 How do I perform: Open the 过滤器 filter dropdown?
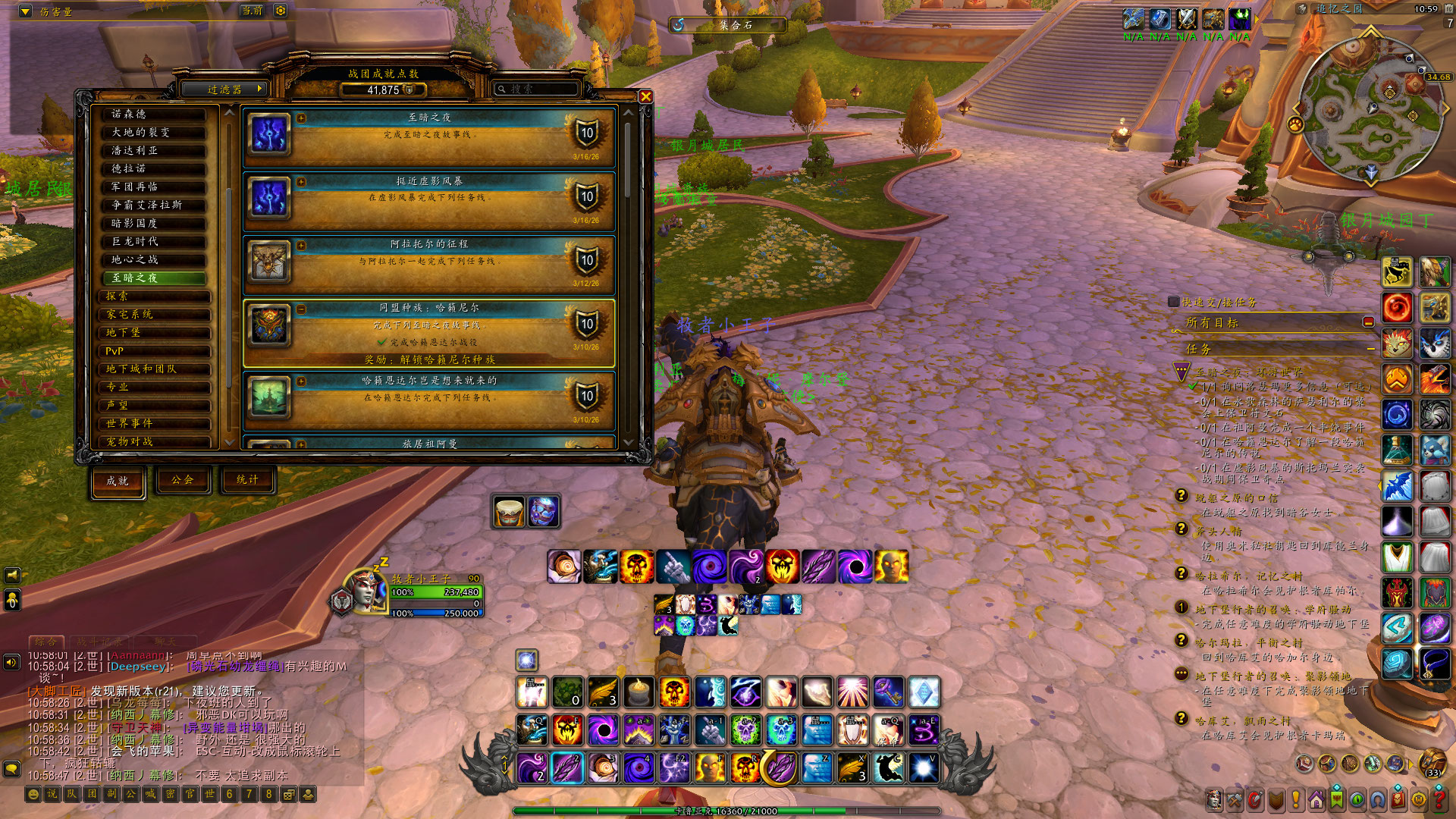(225, 89)
